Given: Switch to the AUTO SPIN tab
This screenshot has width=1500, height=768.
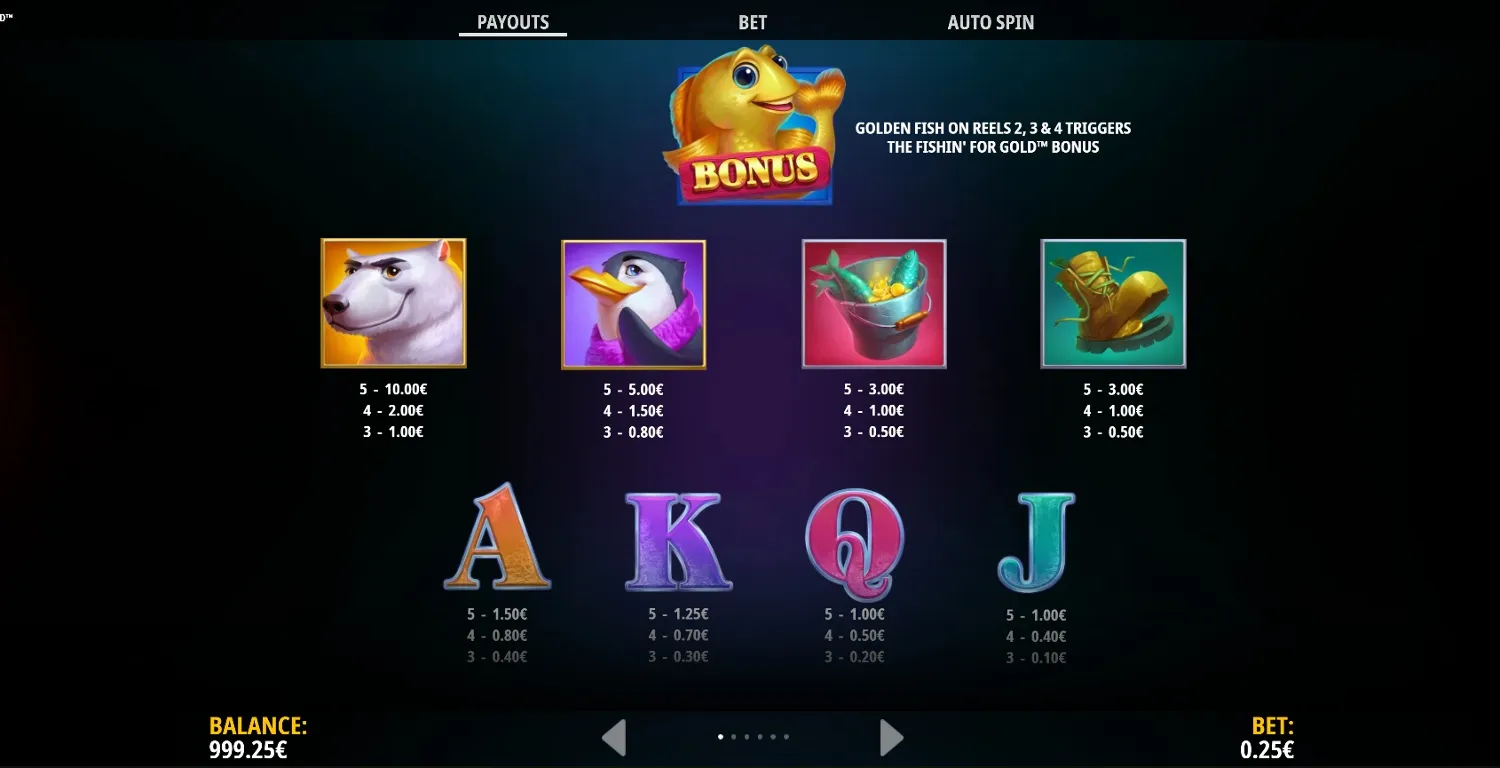Looking at the screenshot, I should [x=991, y=22].
